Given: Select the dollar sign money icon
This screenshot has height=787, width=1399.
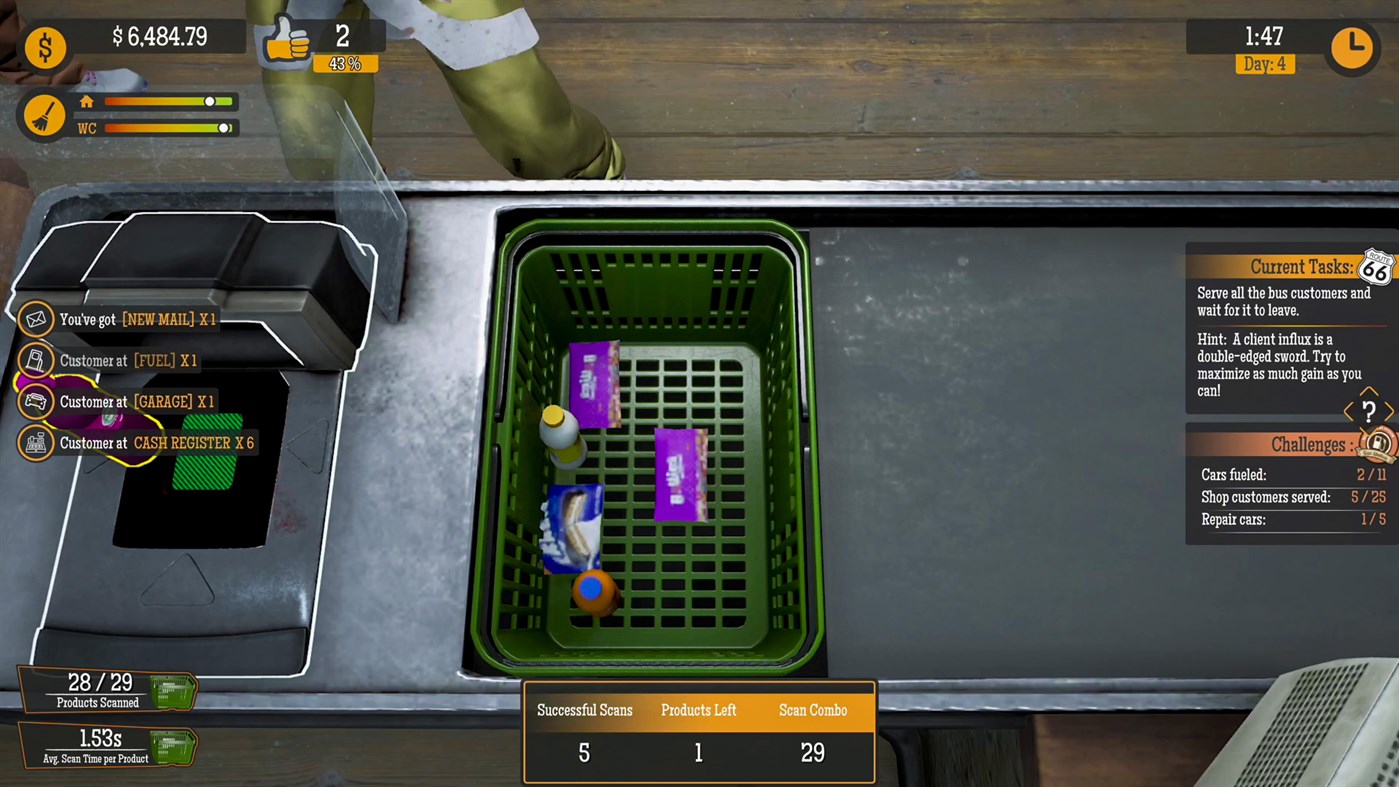Looking at the screenshot, I should [x=45, y=47].
